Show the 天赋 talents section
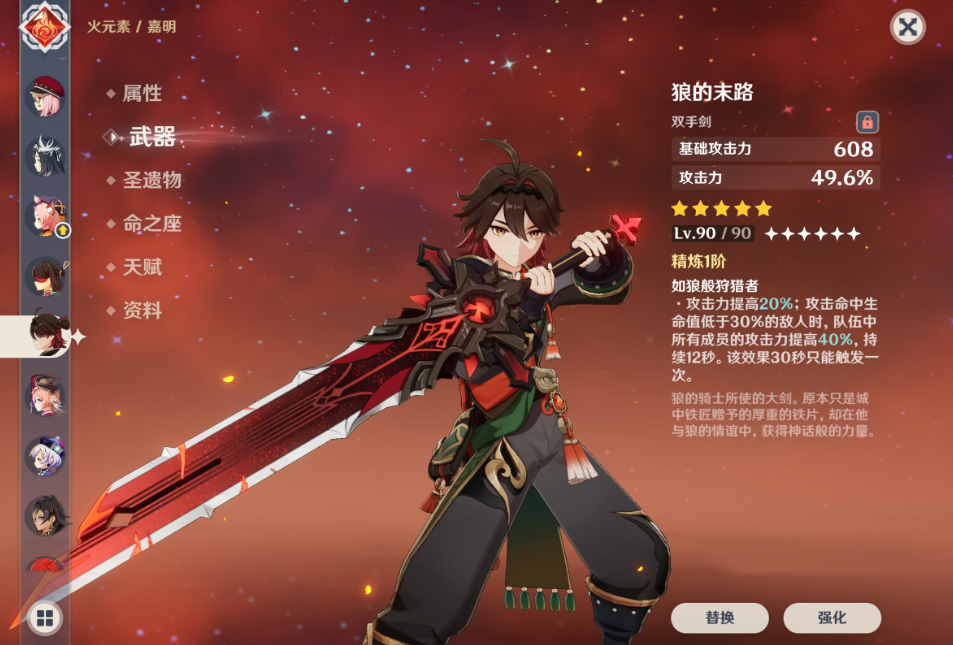 tap(142, 268)
